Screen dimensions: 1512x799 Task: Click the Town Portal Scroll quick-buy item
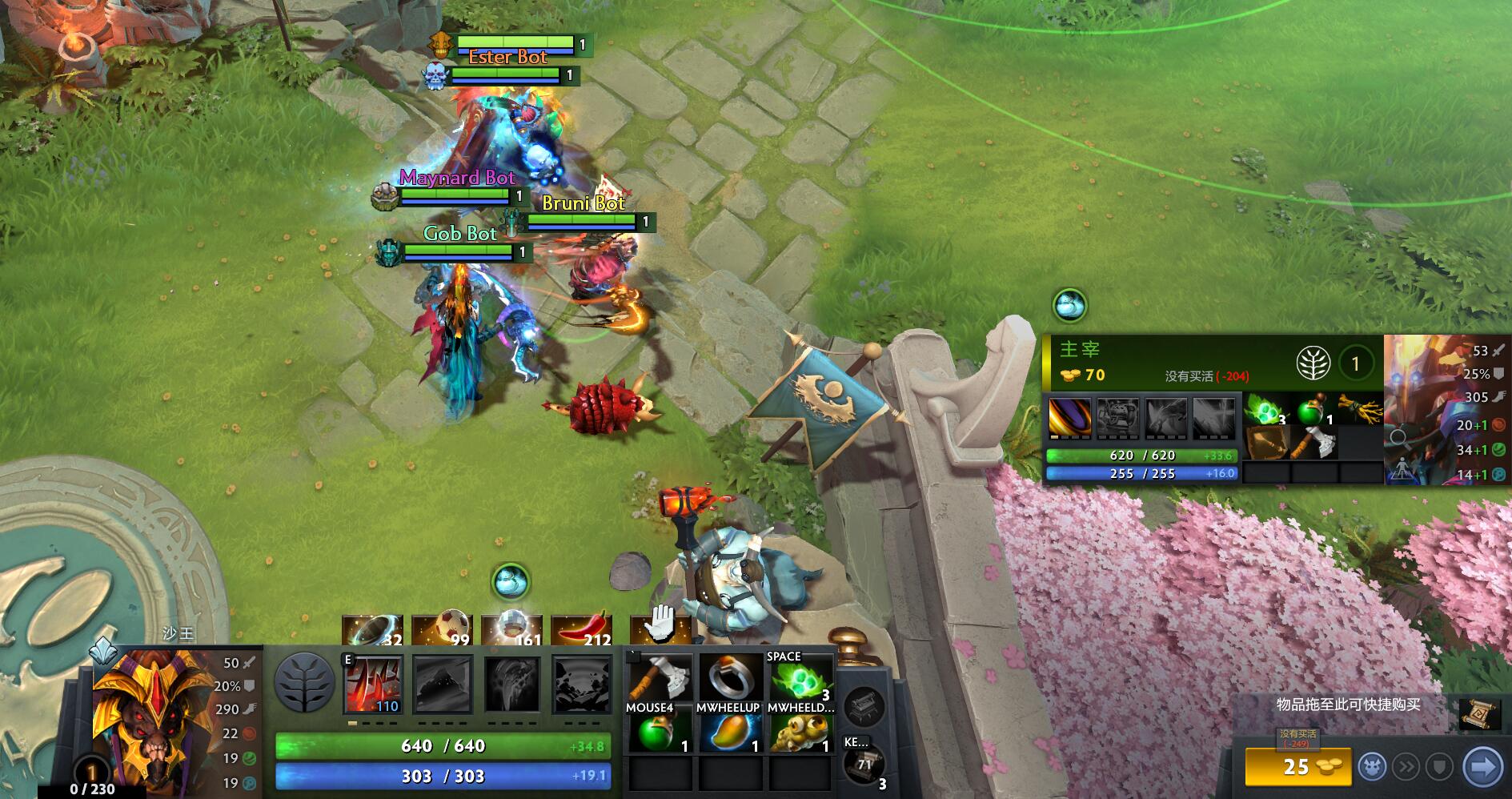[x=1478, y=713]
